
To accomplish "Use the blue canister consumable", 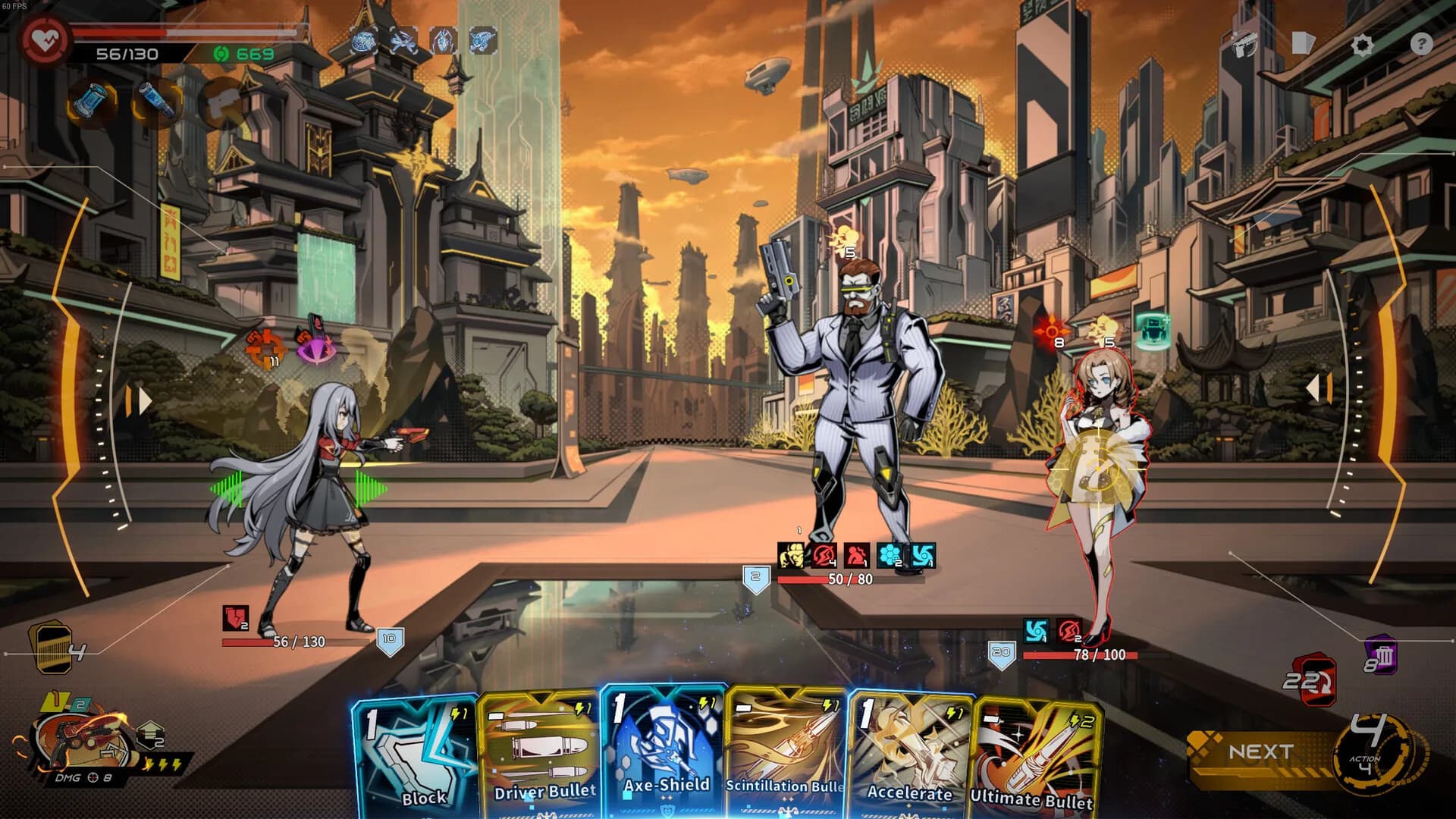I will coord(93,102).
